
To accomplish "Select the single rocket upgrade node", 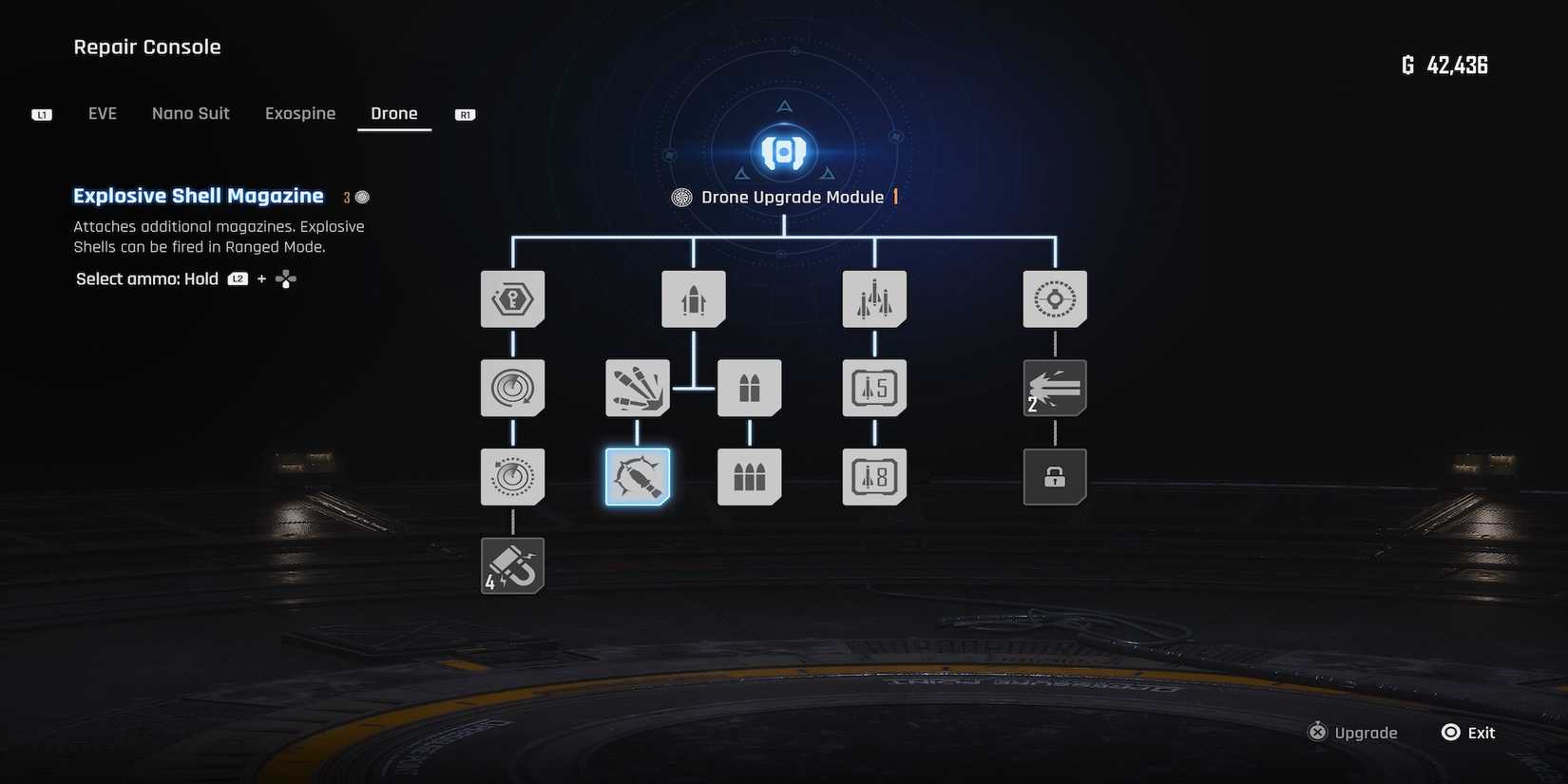I will point(693,297).
